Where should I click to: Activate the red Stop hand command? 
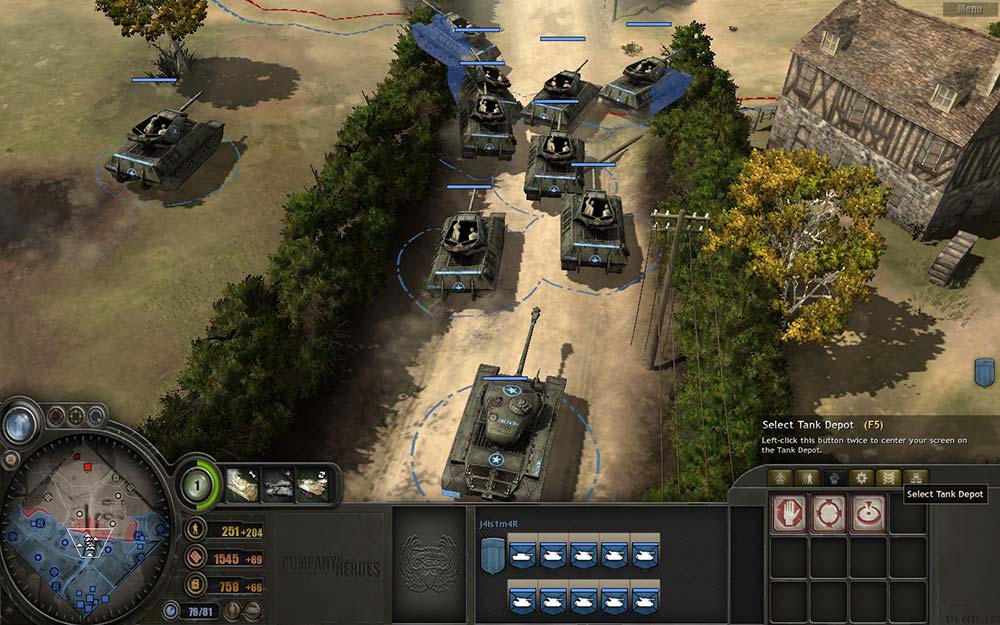[787, 513]
